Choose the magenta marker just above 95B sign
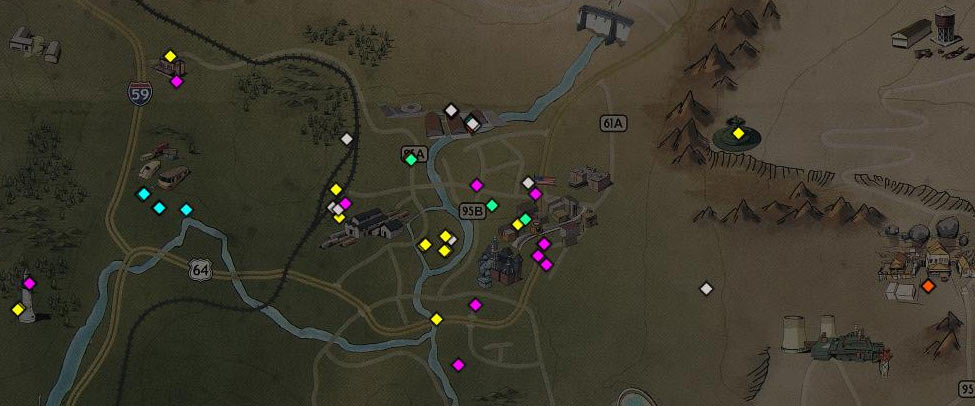975x406 pixels. pos(477,184)
